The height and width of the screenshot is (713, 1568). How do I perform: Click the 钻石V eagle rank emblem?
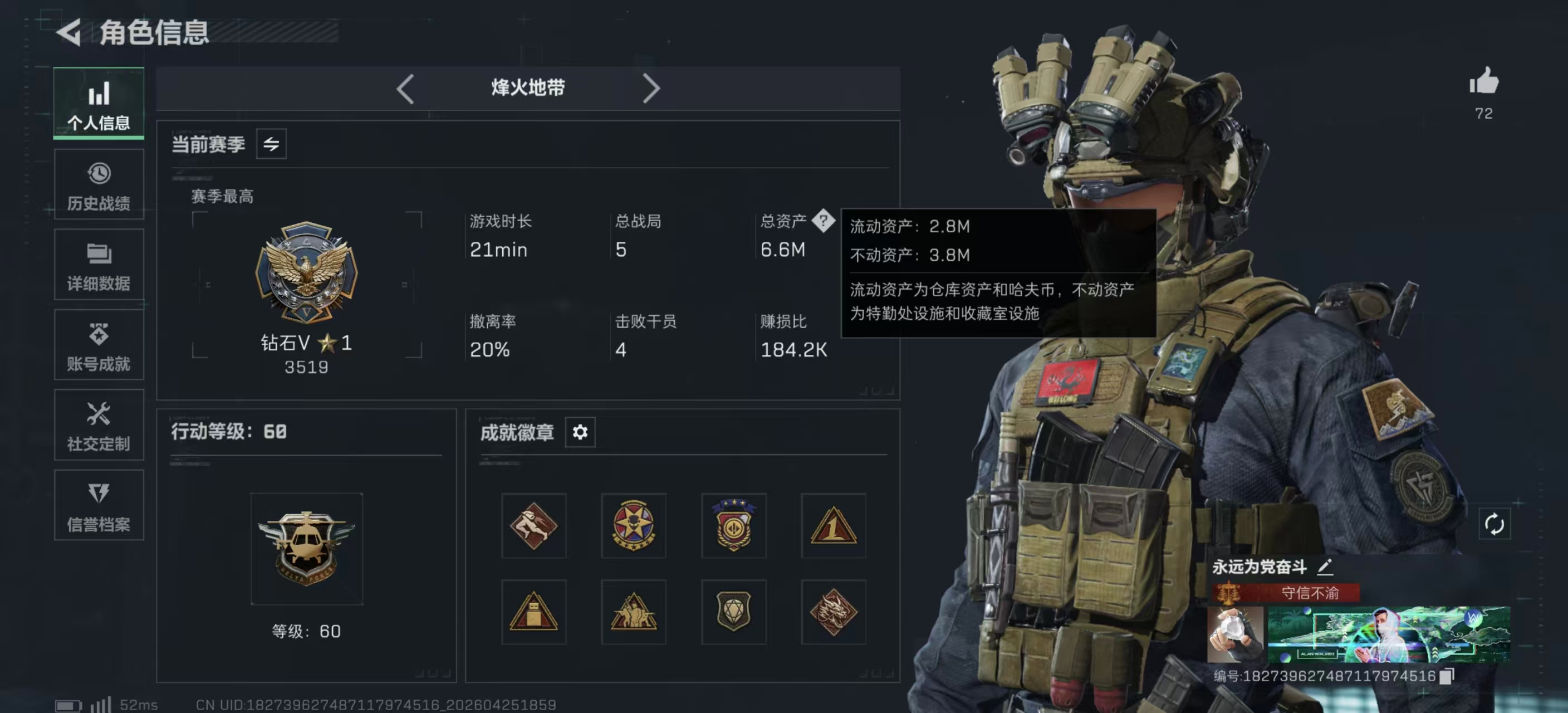(x=306, y=272)
